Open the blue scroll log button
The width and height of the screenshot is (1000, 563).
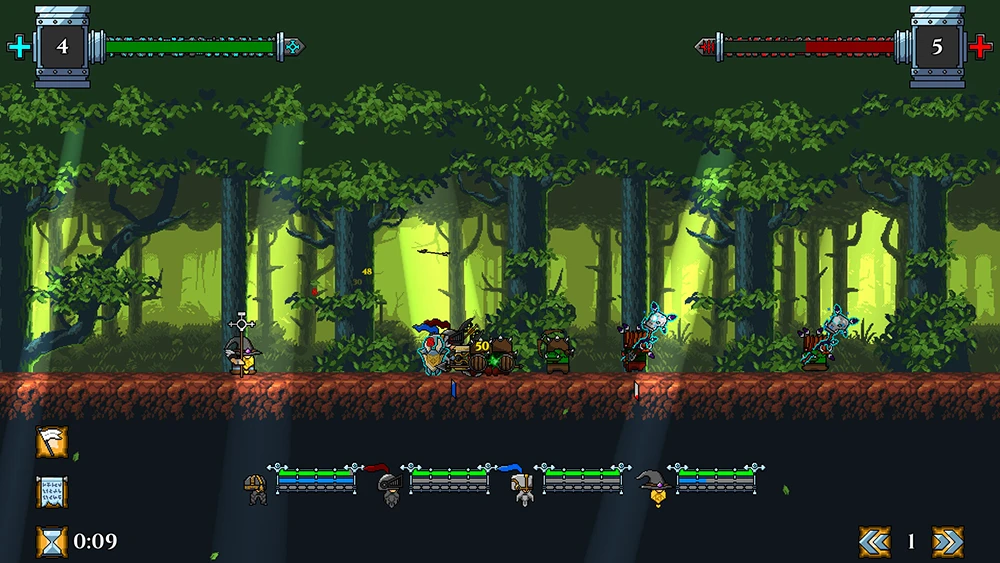(x=52, y=492)
